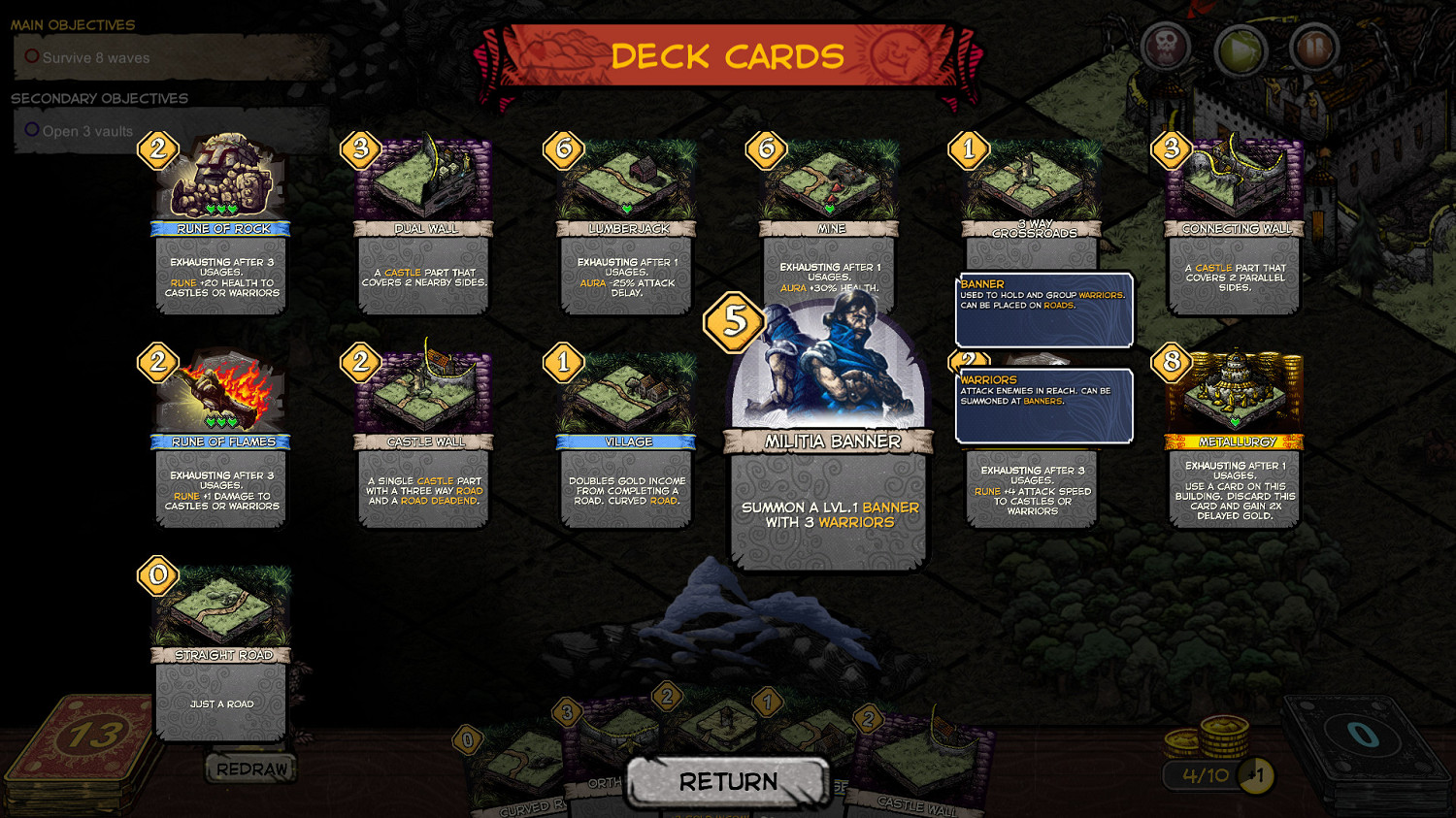Image resolution: width=1456 pixels, height=818 pixels.
Task: Toggle the Survive 8 waves objective marker
Action: [x=30, y=57]
